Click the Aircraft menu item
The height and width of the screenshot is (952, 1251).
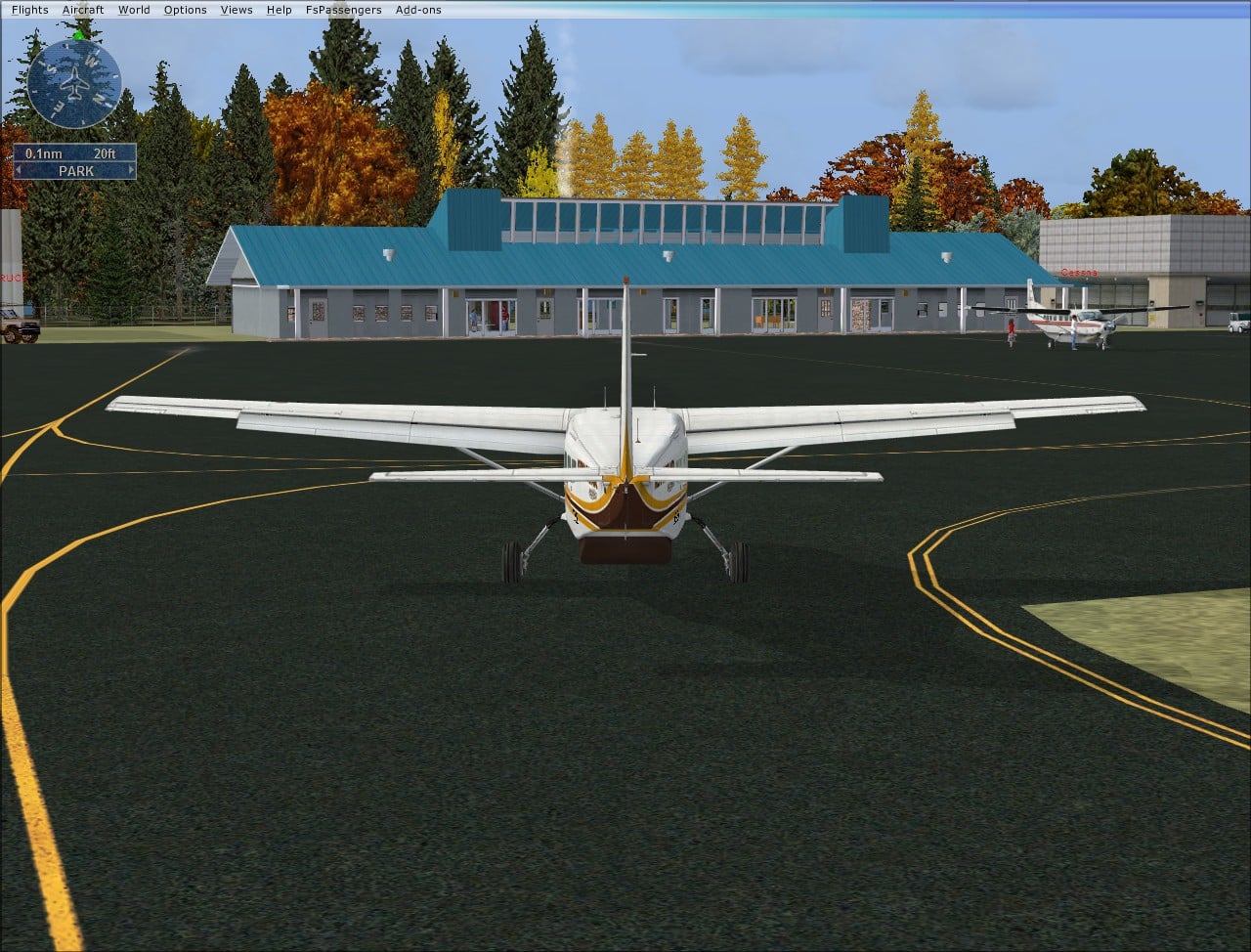tap(83, 9)
